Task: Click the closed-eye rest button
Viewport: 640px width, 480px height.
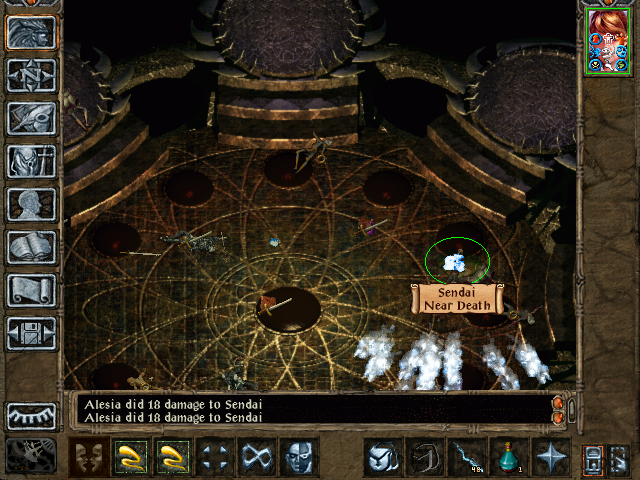Action: (x=32, y=415)
